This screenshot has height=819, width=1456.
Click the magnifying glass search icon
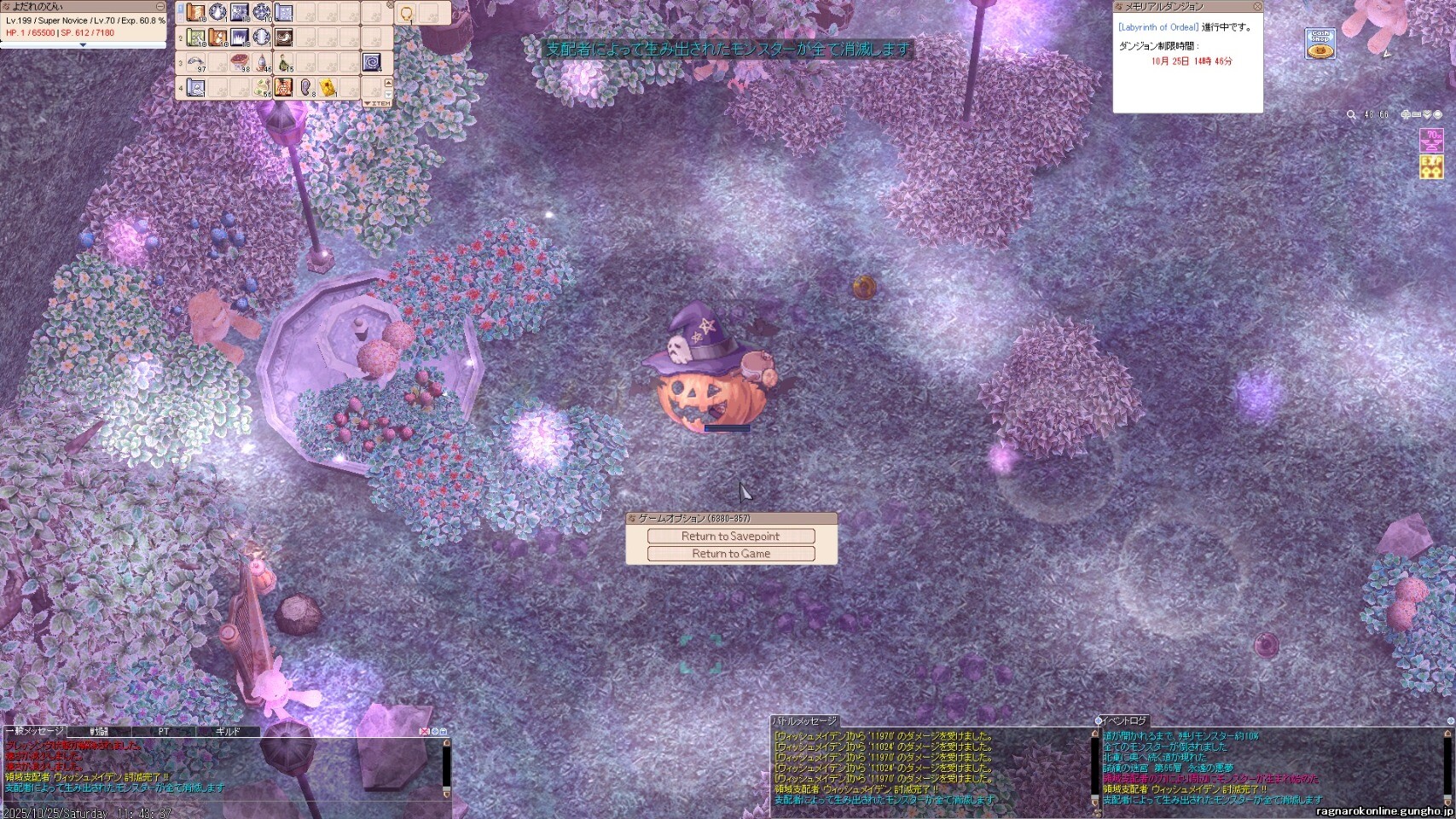1351,114
